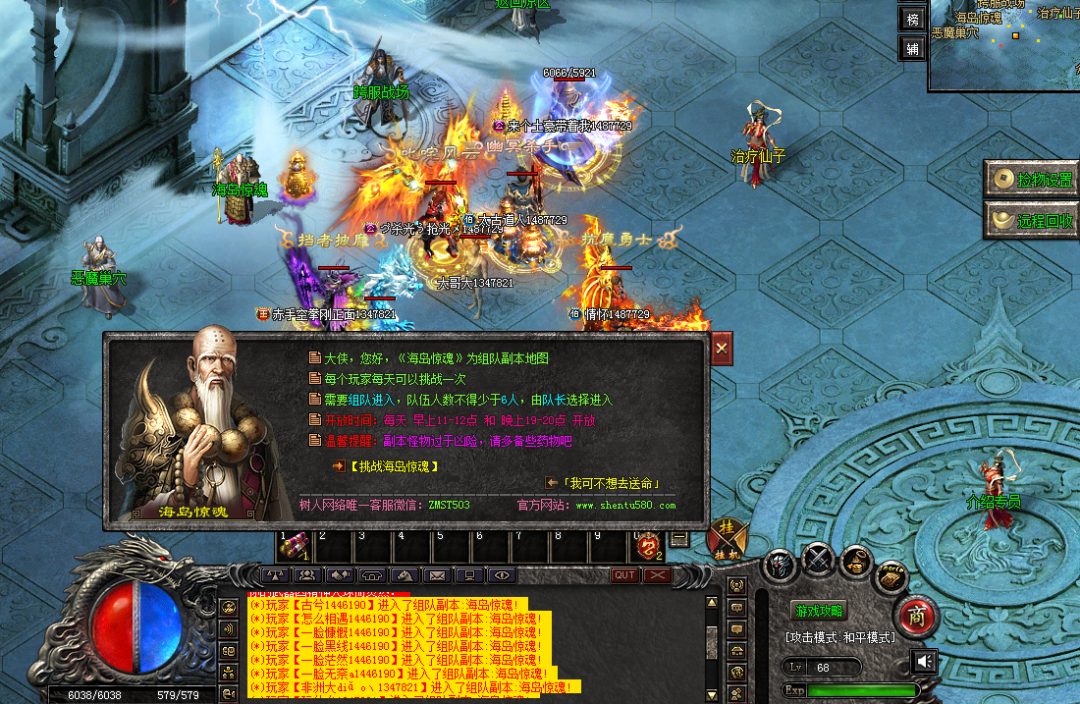
Task: Open the mail envelope icon
Action: (x=436, y=575)
